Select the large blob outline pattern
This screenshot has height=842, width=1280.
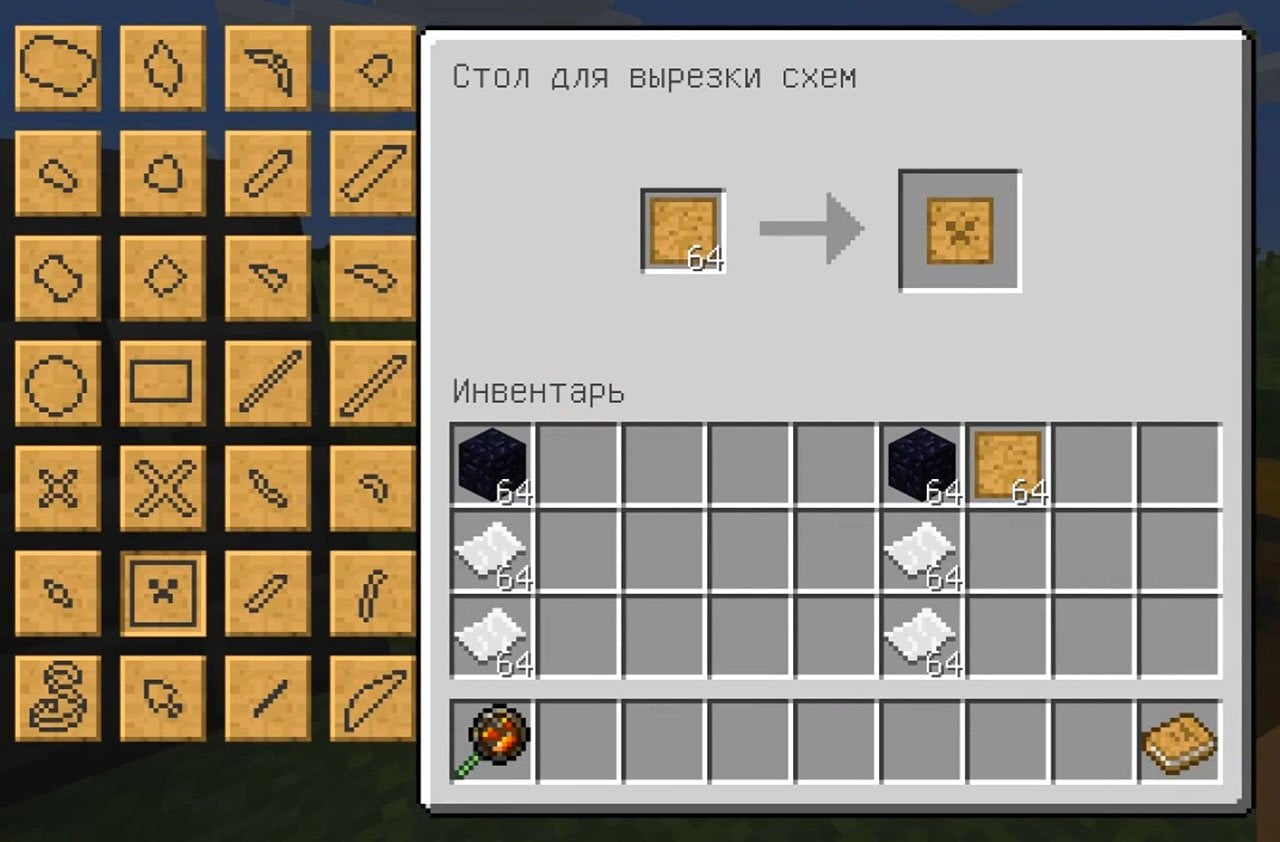tap(57, 65)
